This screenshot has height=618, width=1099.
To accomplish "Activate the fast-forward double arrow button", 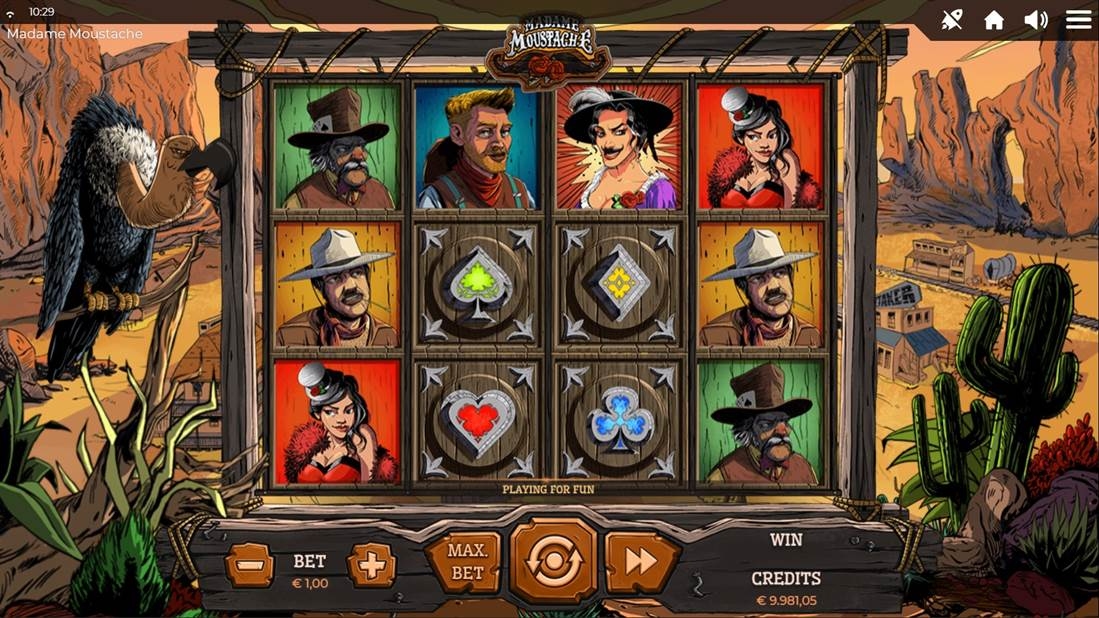I will [x=641, y=562].
